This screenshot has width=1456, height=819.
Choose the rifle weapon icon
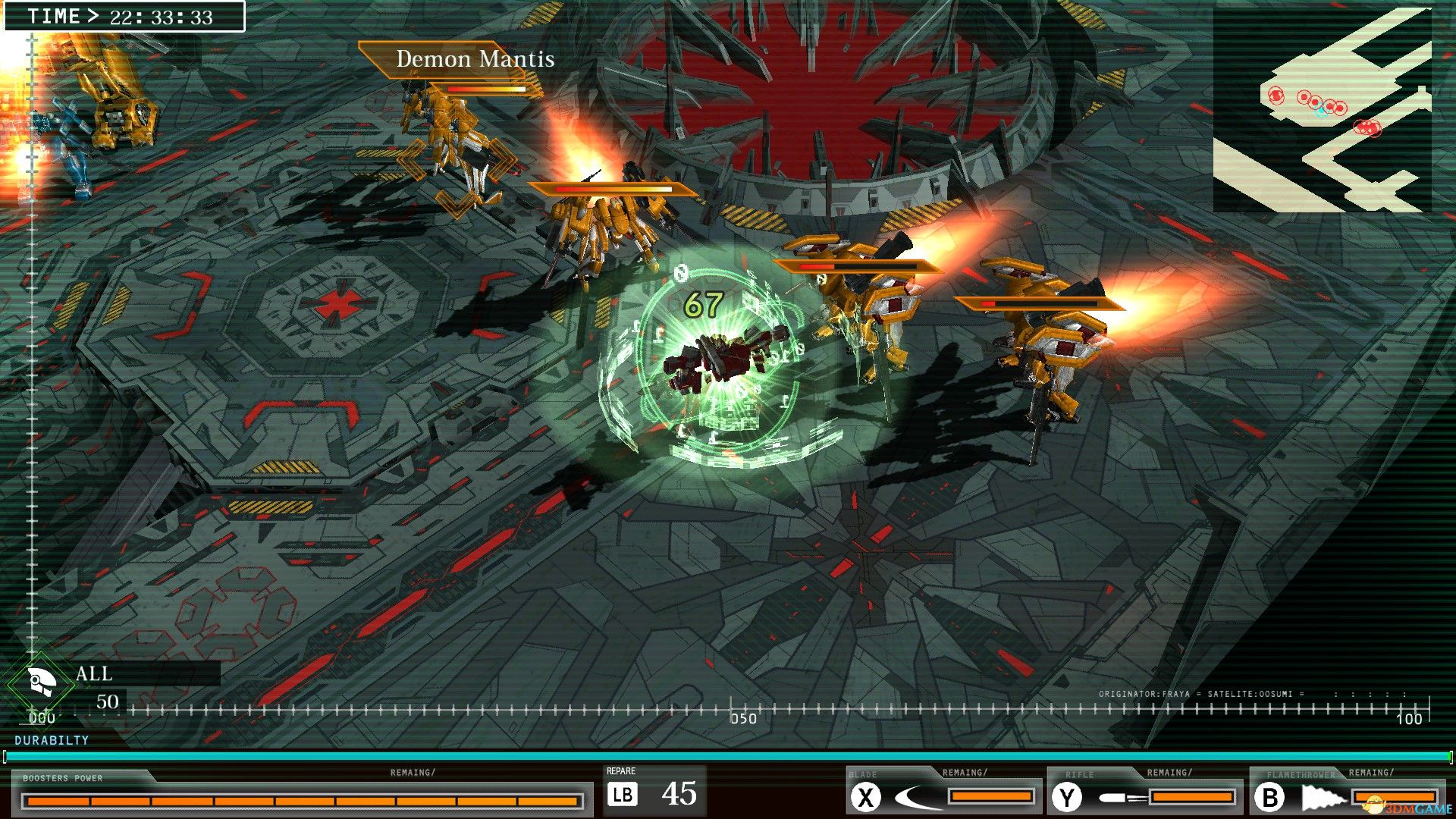[1123, 797]
